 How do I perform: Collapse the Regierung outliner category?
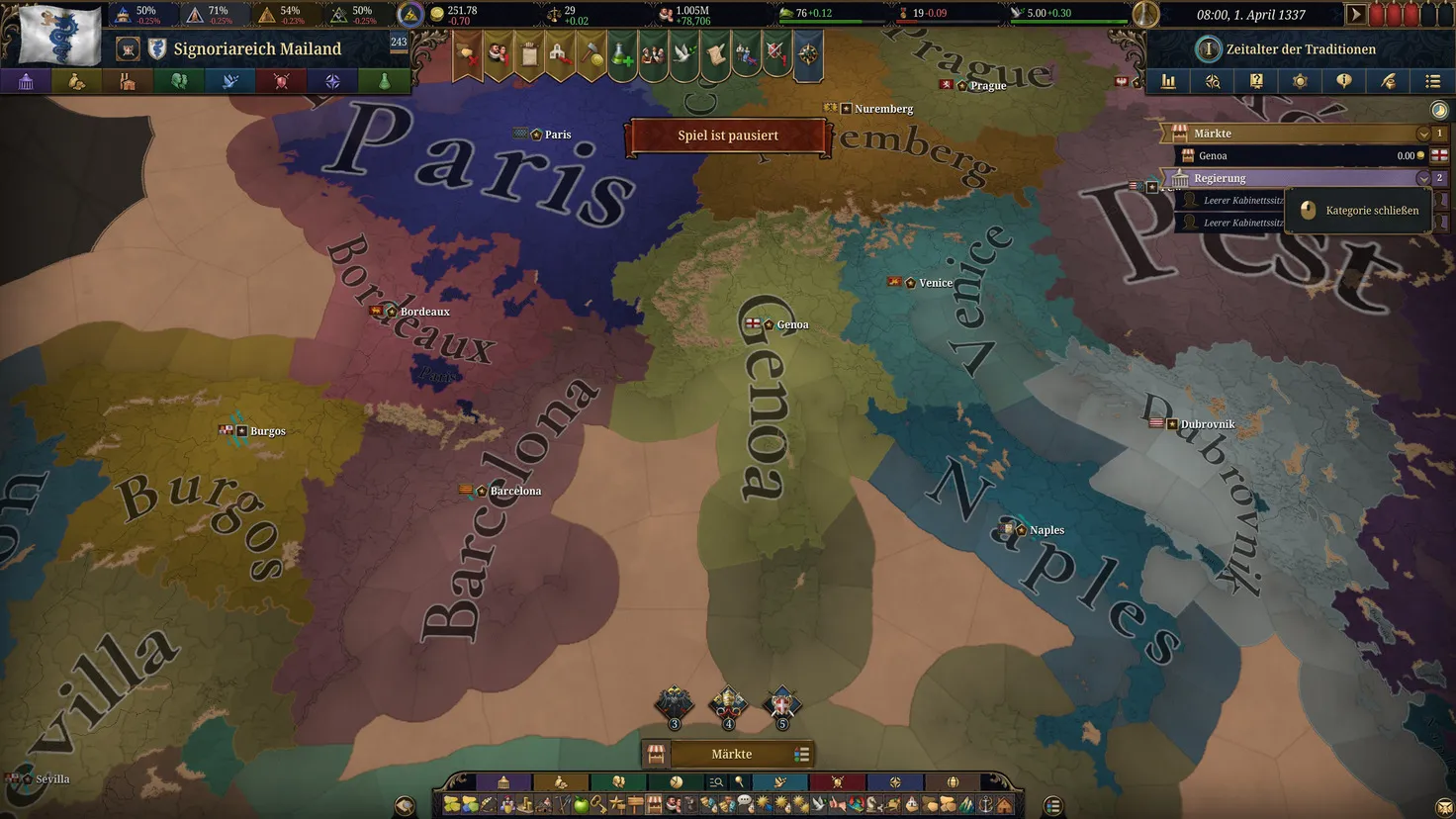[x=1422, y=178]
